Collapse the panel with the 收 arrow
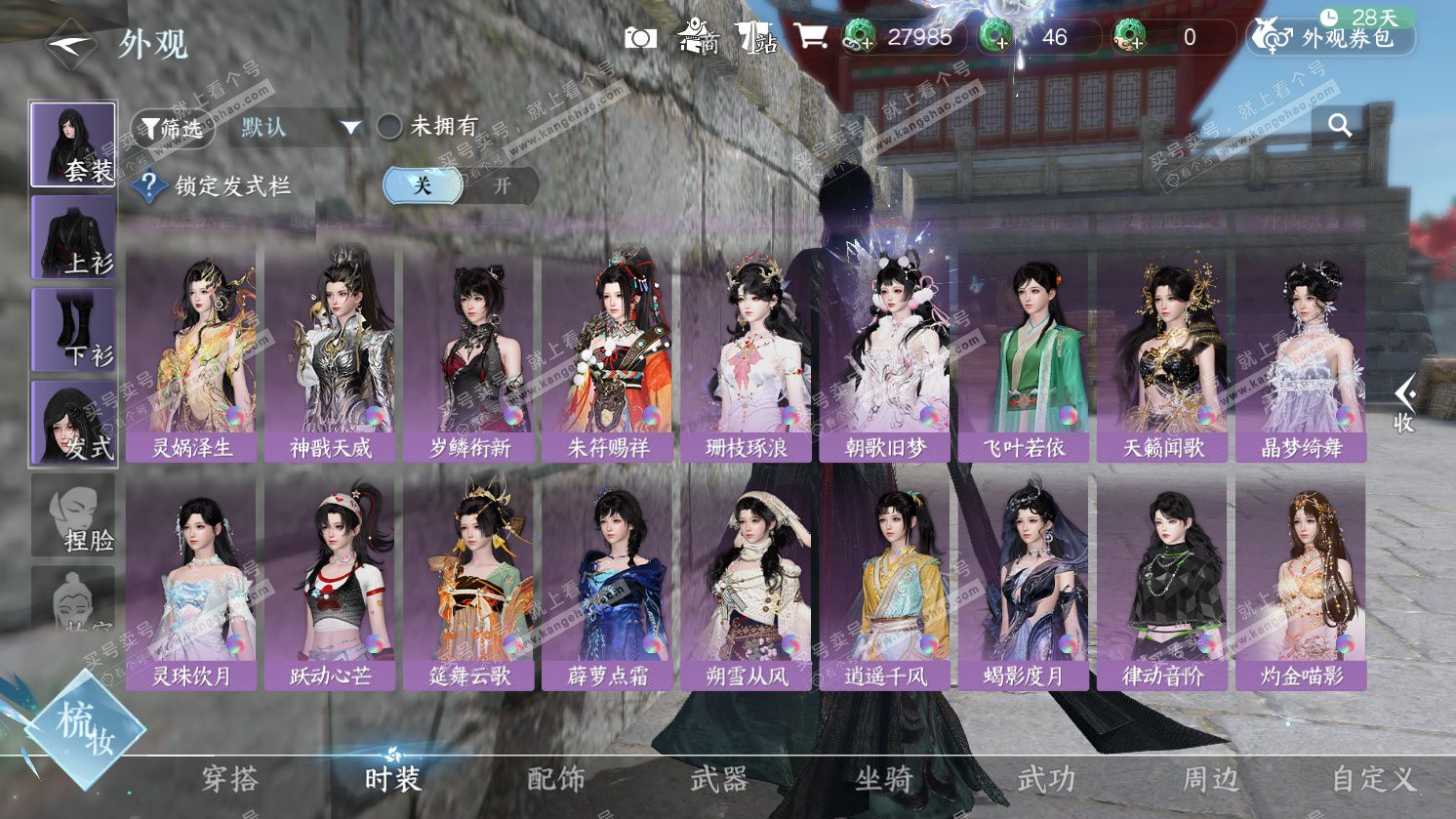Screen dimensions: 1456x819 click(1404, 403)
